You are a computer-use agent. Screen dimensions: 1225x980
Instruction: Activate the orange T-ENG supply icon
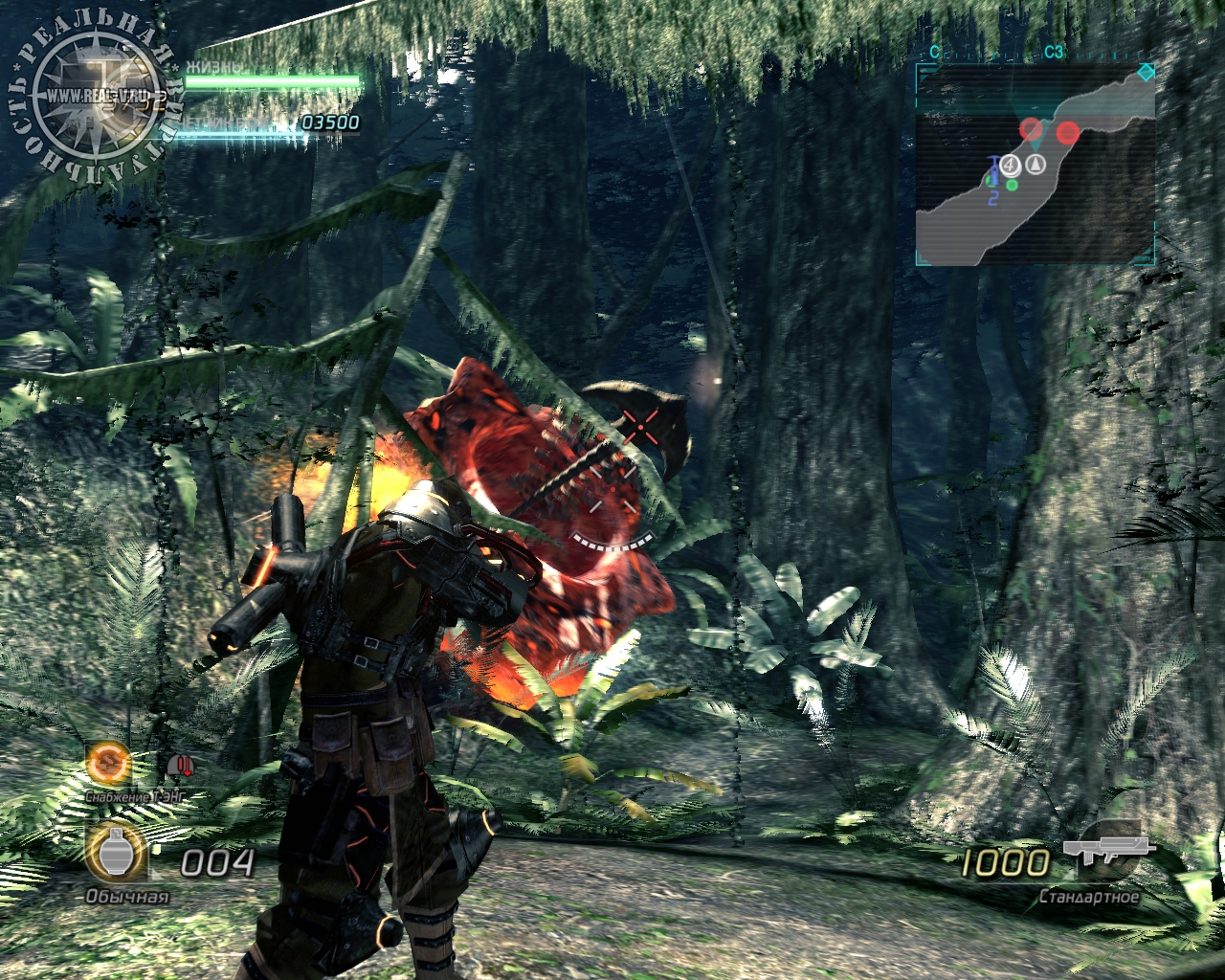coord(106,763)
